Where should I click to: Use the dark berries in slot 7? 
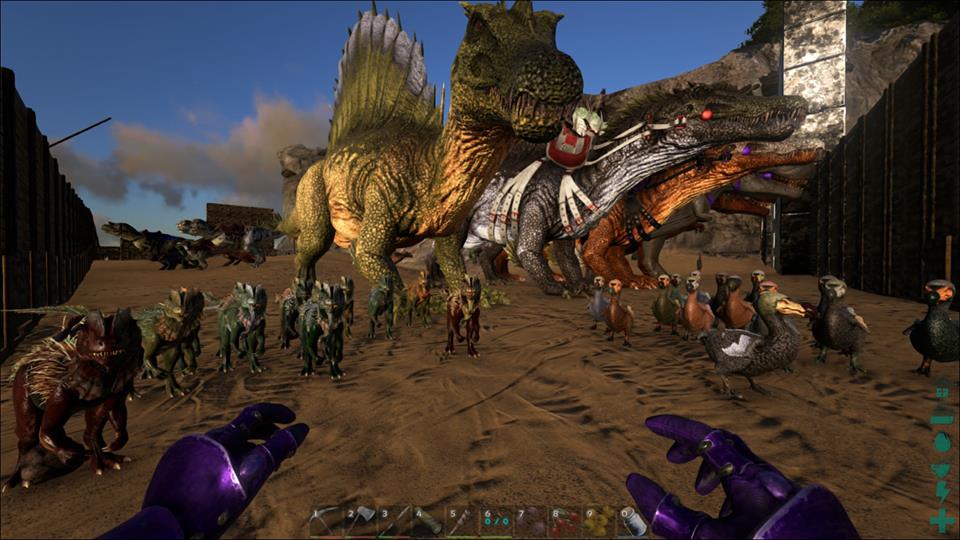[x=531, y=521]
